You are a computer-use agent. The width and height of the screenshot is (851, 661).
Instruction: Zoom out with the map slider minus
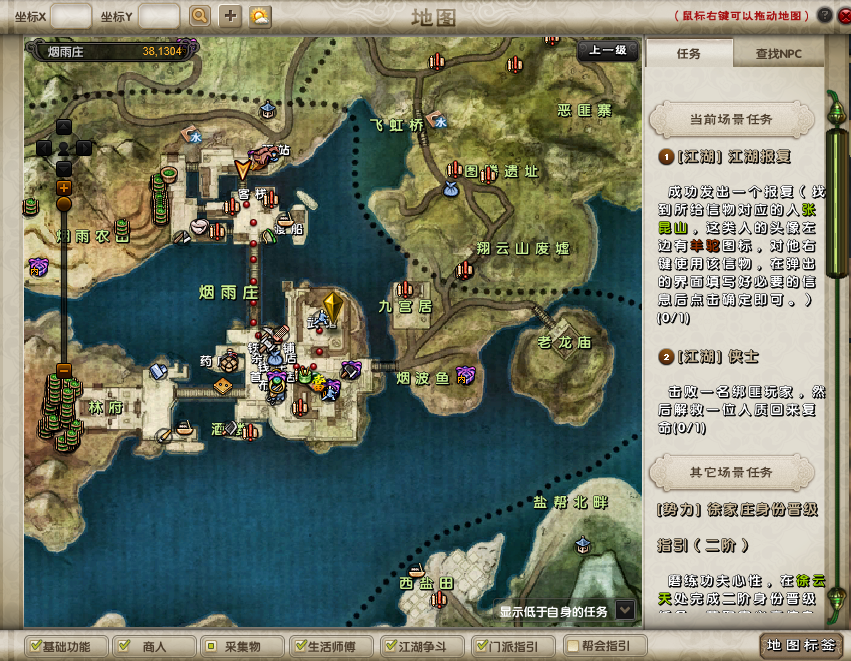point(64,369)
